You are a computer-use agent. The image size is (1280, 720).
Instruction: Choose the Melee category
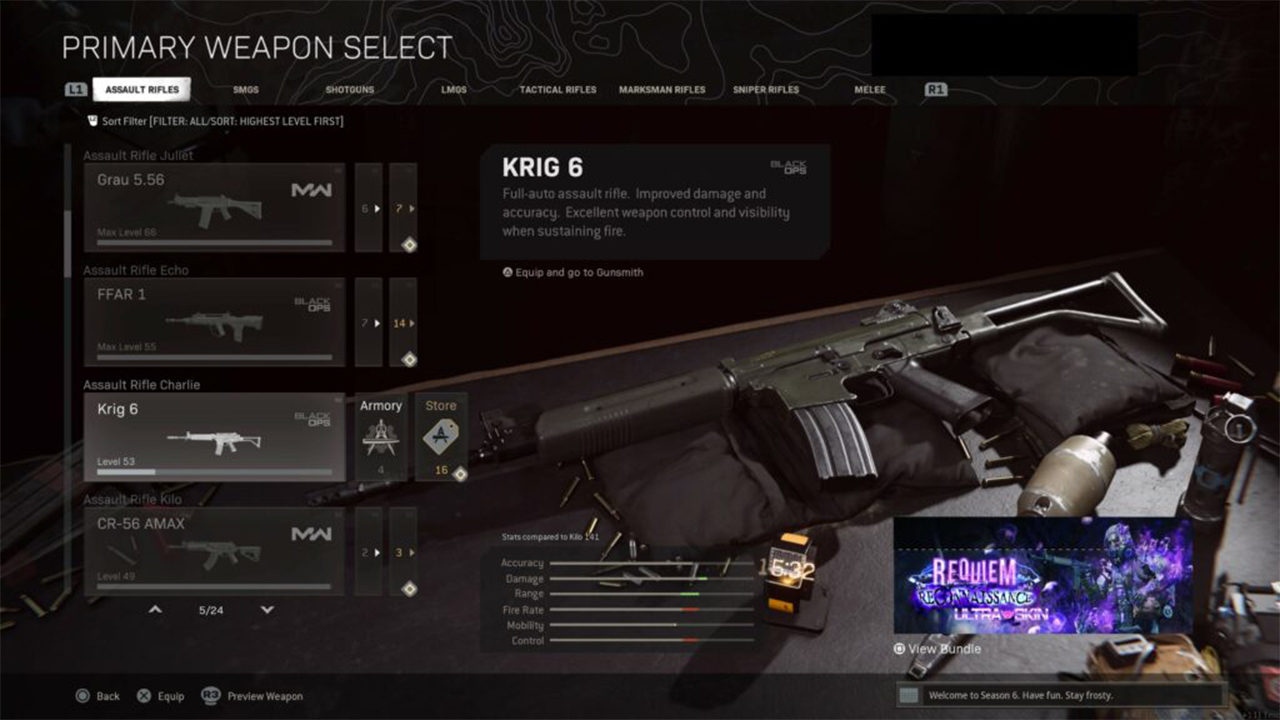click(x=870, y=90)
